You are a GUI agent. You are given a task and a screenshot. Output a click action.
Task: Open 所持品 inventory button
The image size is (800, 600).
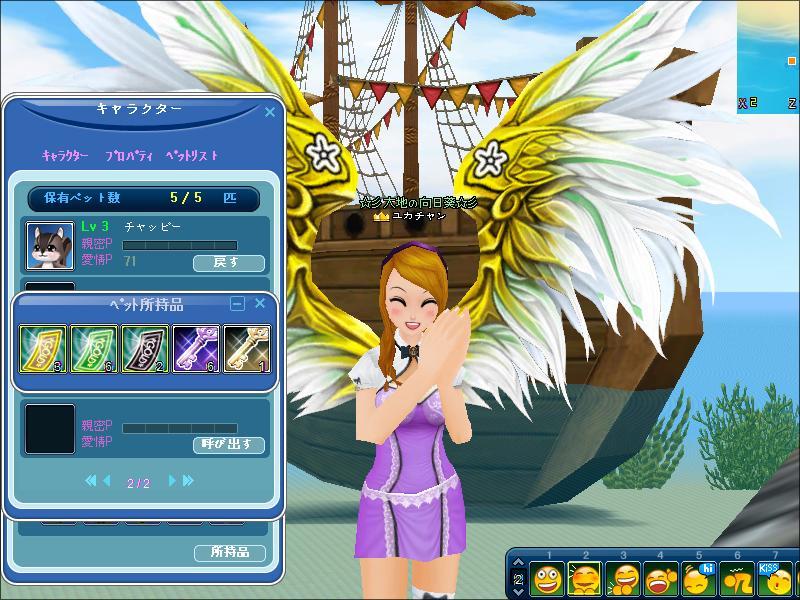229,552
